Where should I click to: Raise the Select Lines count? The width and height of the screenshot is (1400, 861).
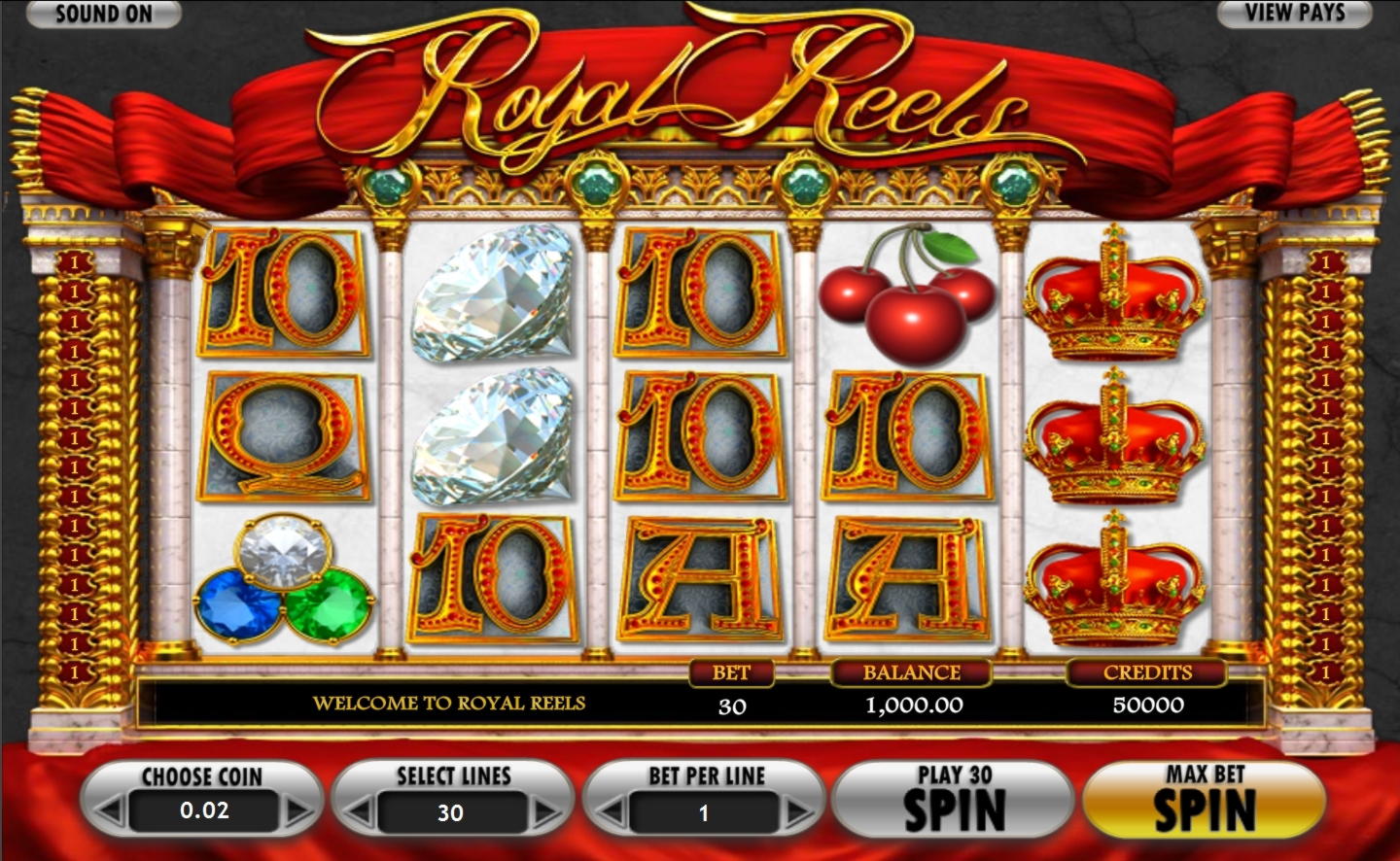[546, 811]
